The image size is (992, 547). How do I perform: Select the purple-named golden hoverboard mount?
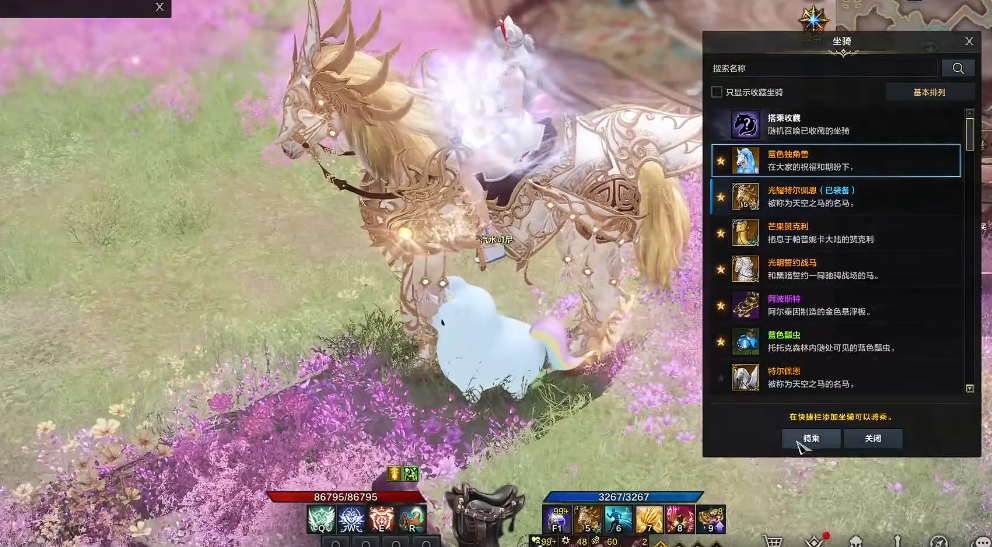coord(836,305)
